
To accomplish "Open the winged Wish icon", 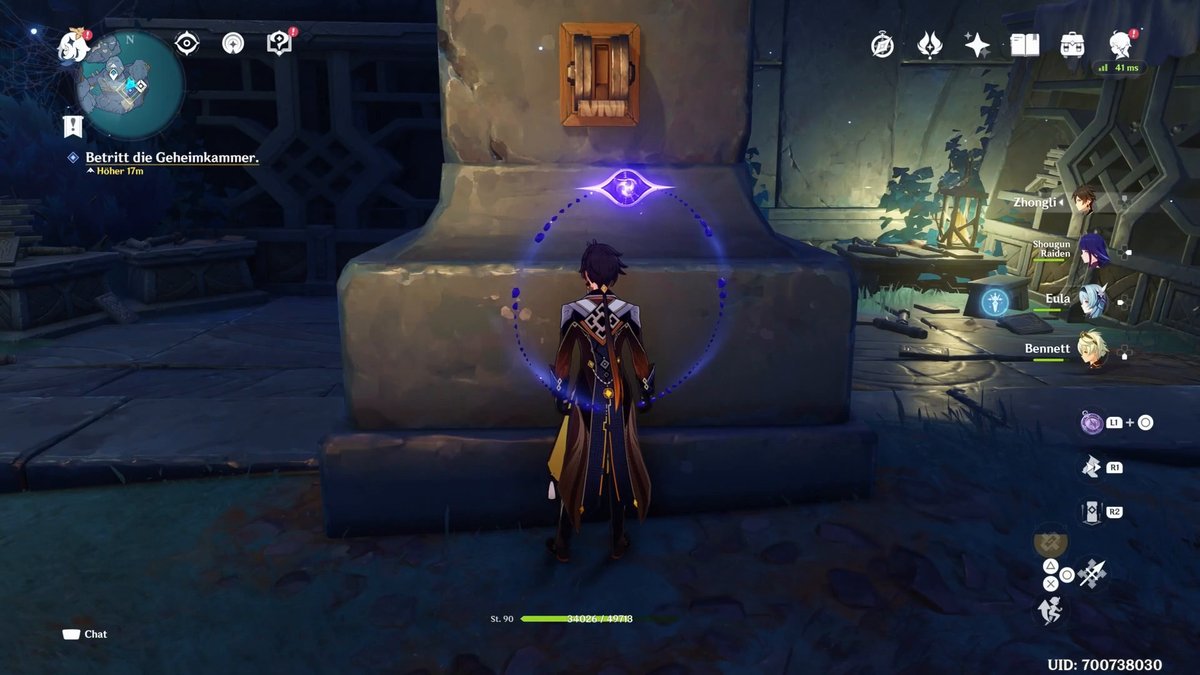I will pyautogui.click(x=930, y=44).
